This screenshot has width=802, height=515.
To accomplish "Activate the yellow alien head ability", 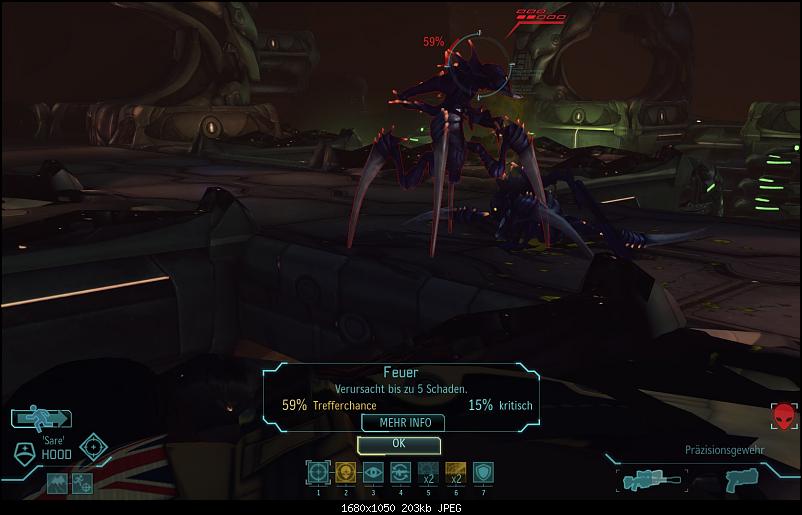I will [346, 471].
